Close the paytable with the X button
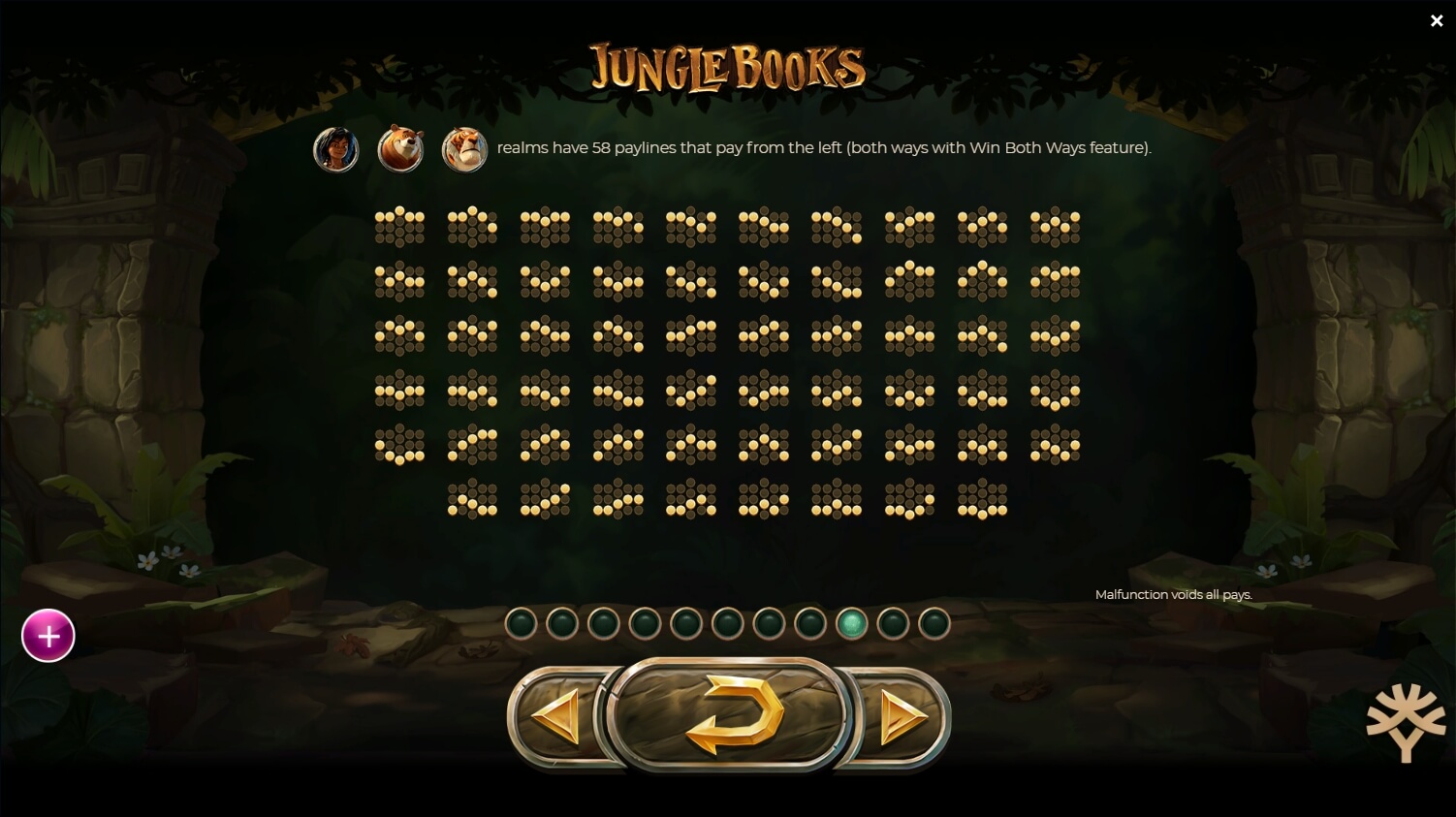The height and width of the screenshot is (817, 1456). pos(1437,20)
